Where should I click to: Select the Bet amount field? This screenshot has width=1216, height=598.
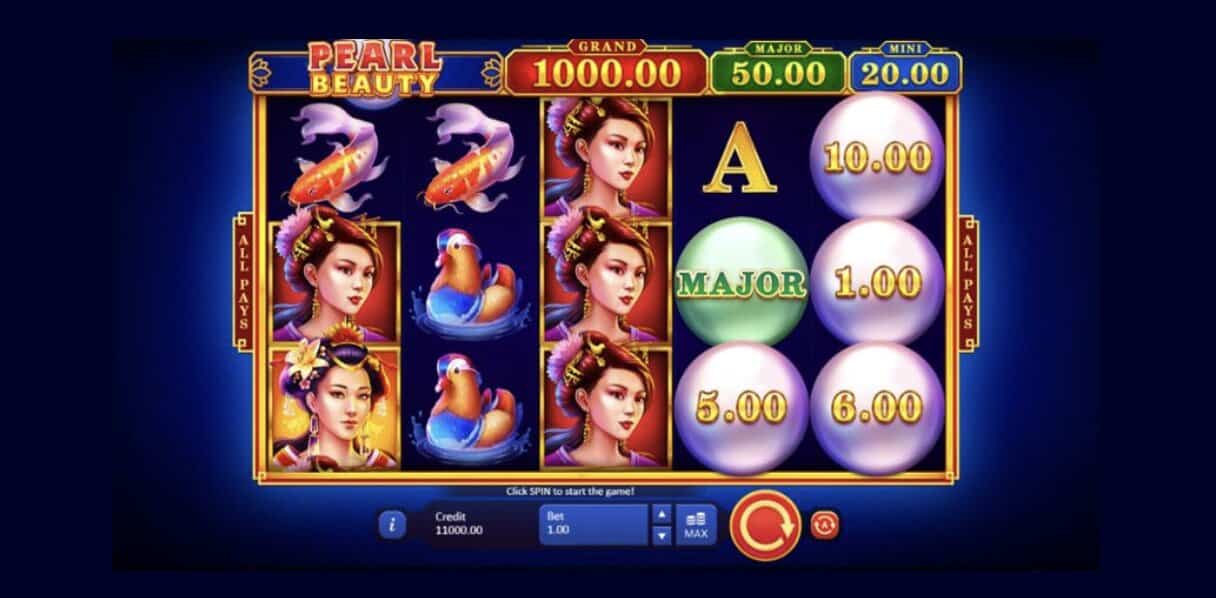pos(593,524)
